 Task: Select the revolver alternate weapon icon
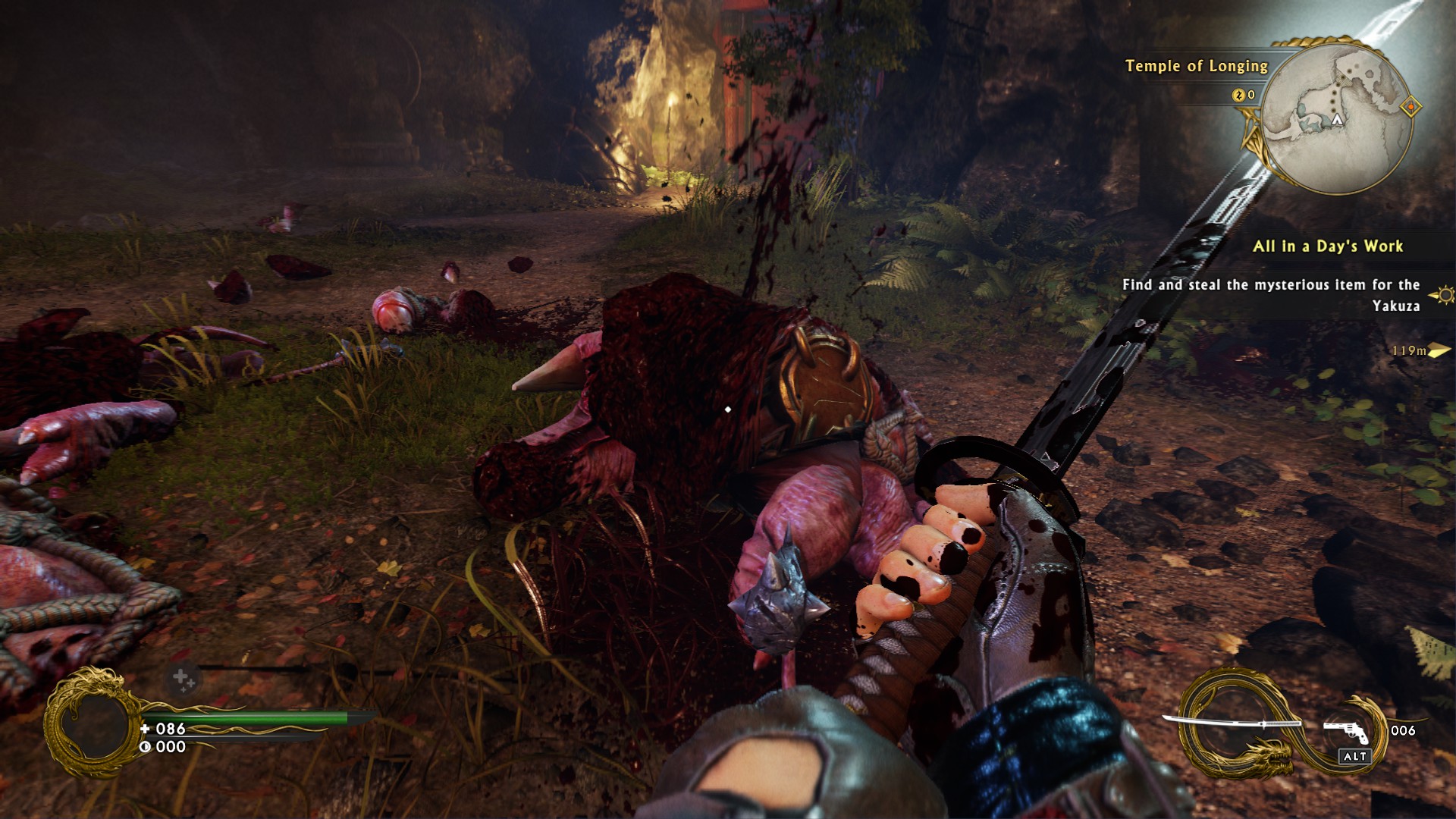[x=1347, y=731]
